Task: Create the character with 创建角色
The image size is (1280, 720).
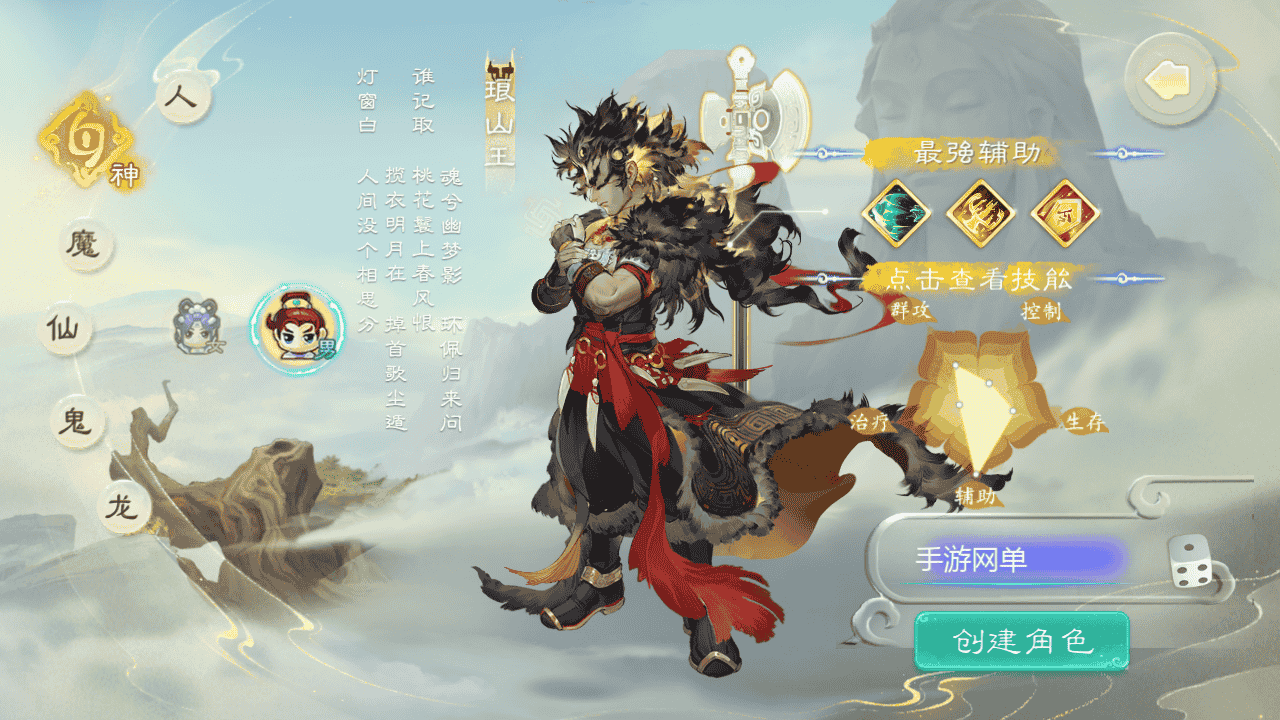Action: pyautogui.click(x=1021, y=641)
